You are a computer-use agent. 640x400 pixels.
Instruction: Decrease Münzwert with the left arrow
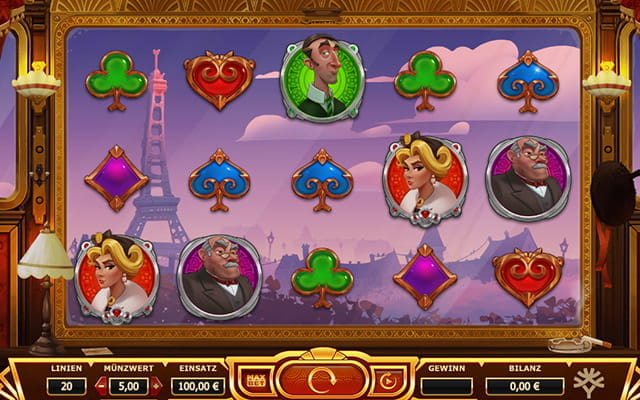(x=101, y=386)
